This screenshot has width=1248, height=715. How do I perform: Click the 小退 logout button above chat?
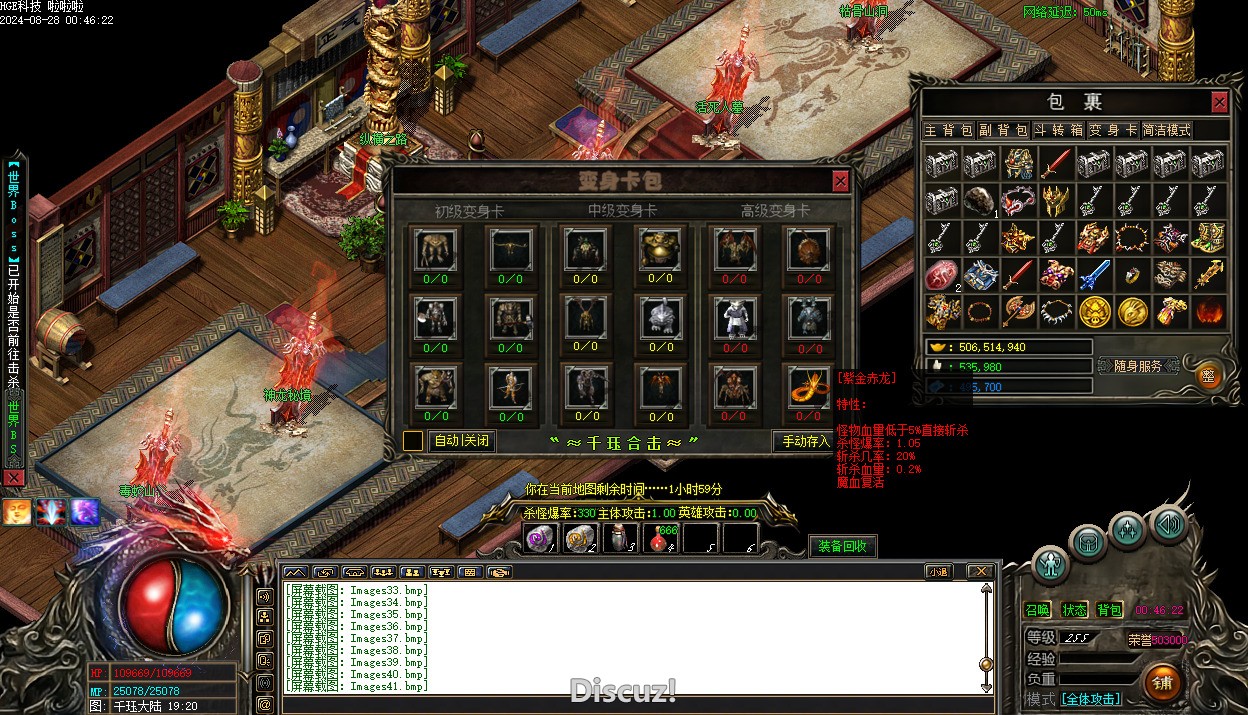pyautogui.click(x=937, y=572)
